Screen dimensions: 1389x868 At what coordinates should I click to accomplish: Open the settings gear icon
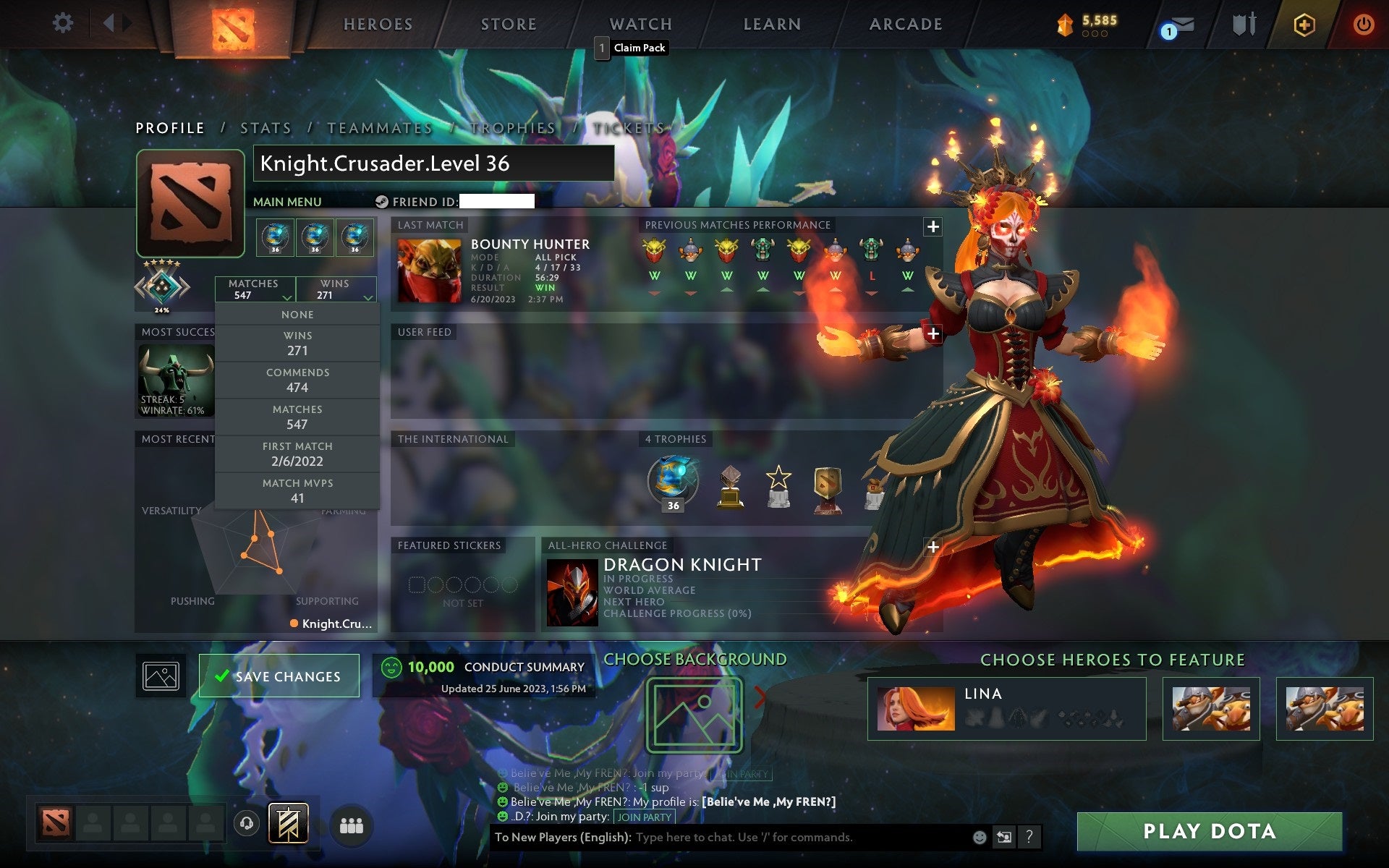point(64,23)
